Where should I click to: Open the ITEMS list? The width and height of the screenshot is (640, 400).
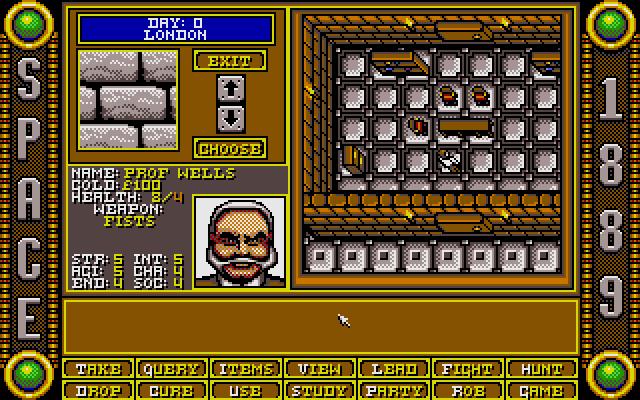pyautogui.click(x=246, y=369)
